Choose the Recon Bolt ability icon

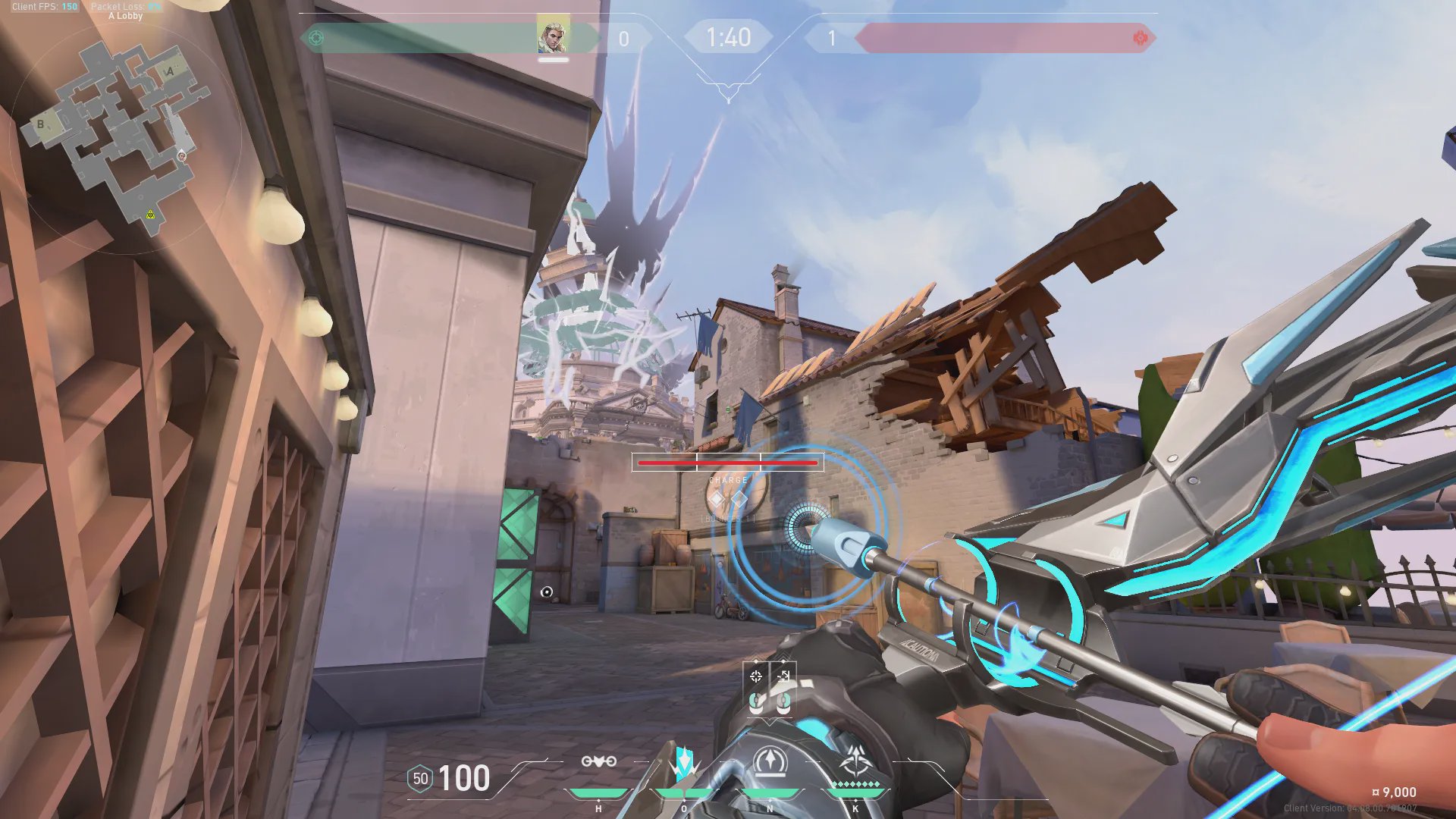(770, 762)
